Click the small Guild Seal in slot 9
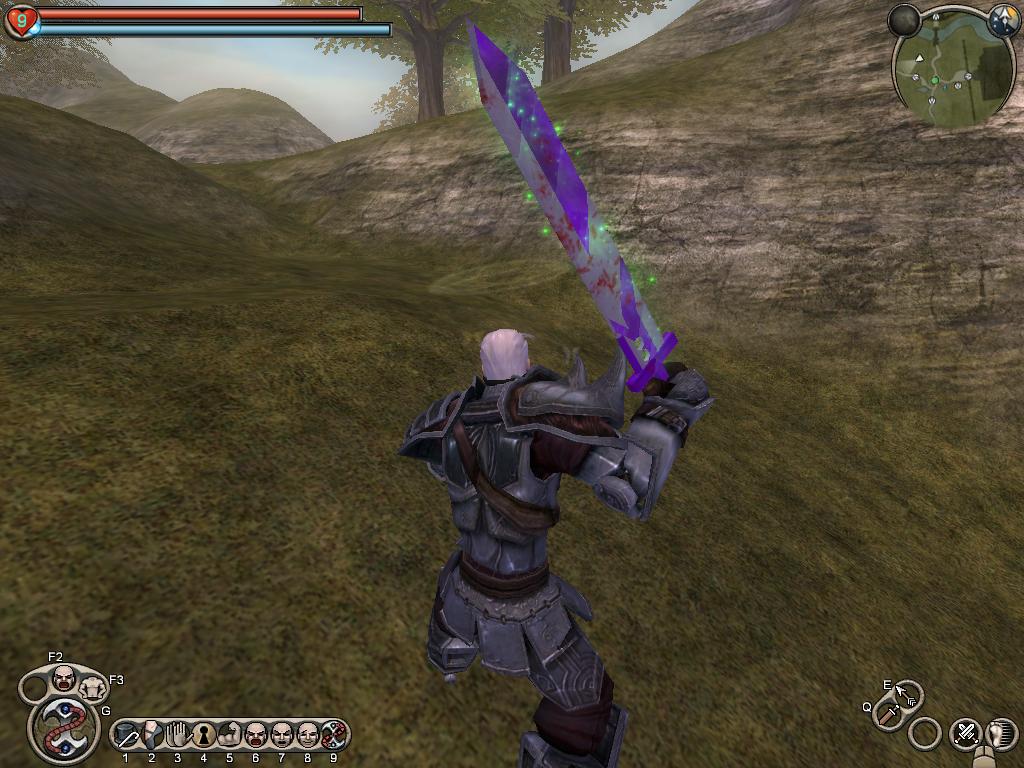The height and width of the screenshot is (768, 1024). pos(333,736)
